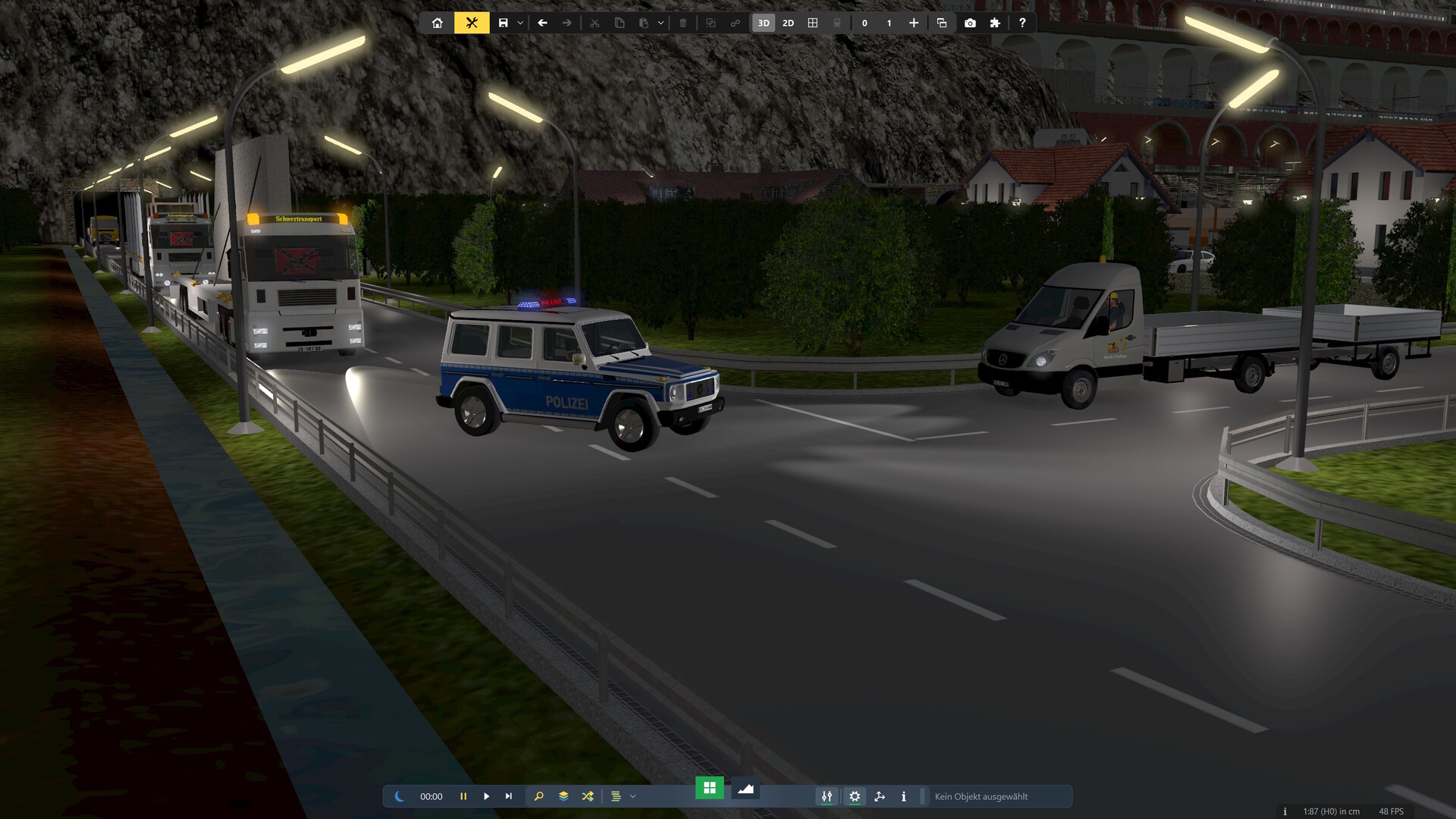Image resolution: width=1456 pixels, height=819 pixels.
Task: Open the magnifier search tool
Action: (539, 796)
